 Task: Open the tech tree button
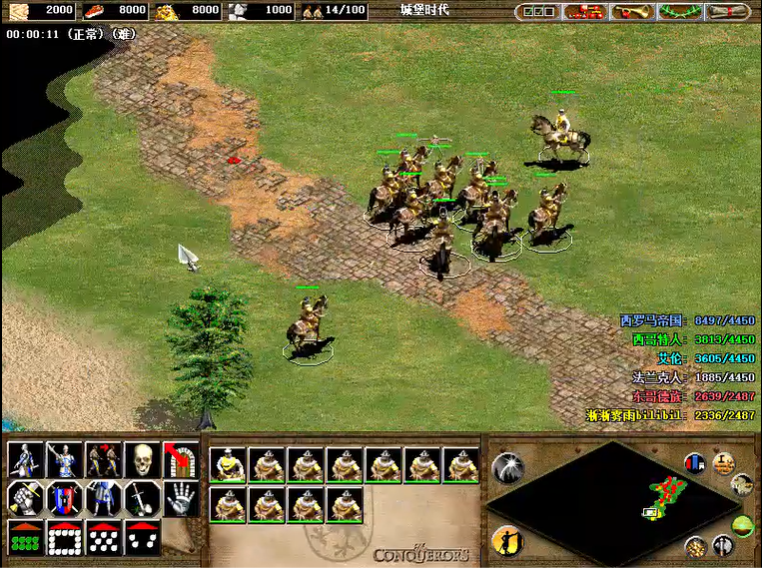point(585,11)
